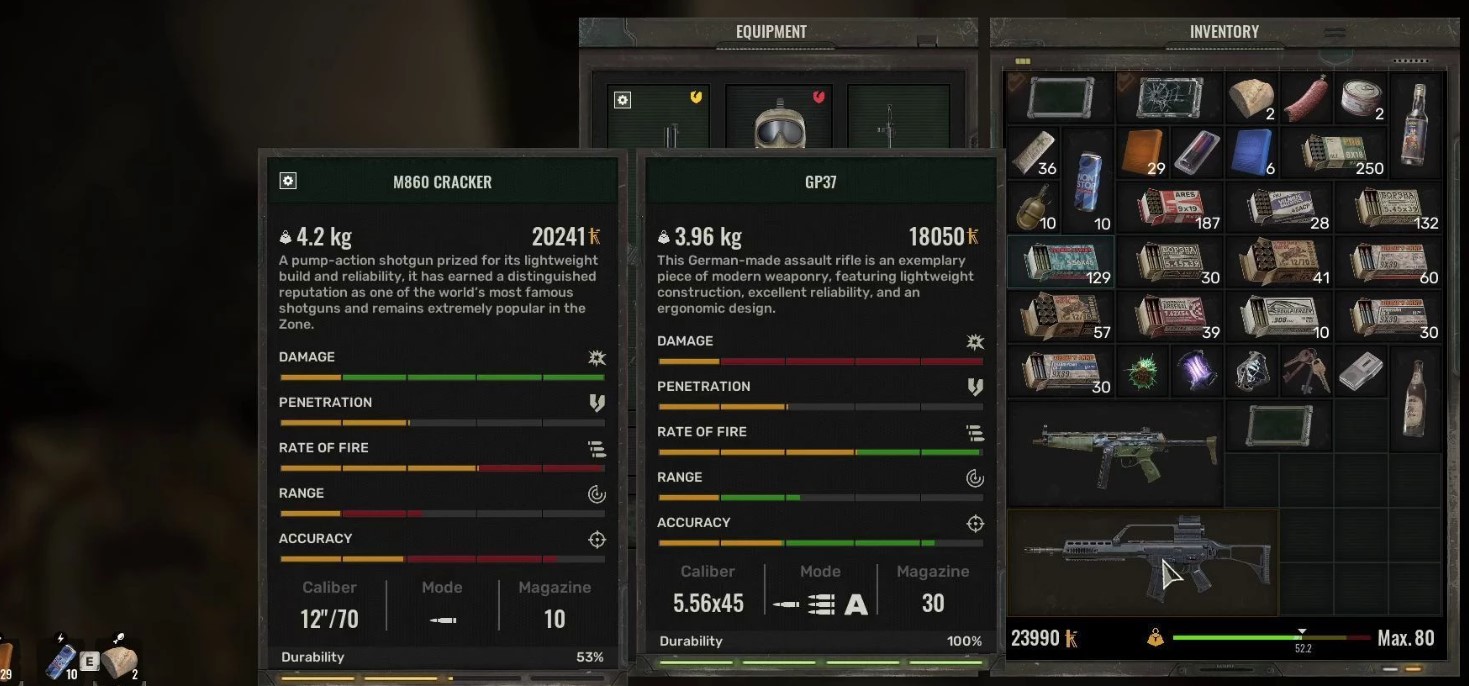Viewport: 1469px width, 686px height.
Task: Click the bunch of keys item
Action: point(1306,372)
